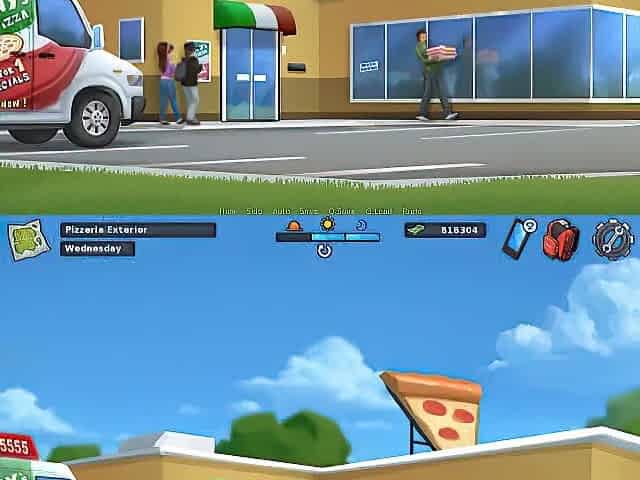Advance time with the clock button

click(325, 251)
